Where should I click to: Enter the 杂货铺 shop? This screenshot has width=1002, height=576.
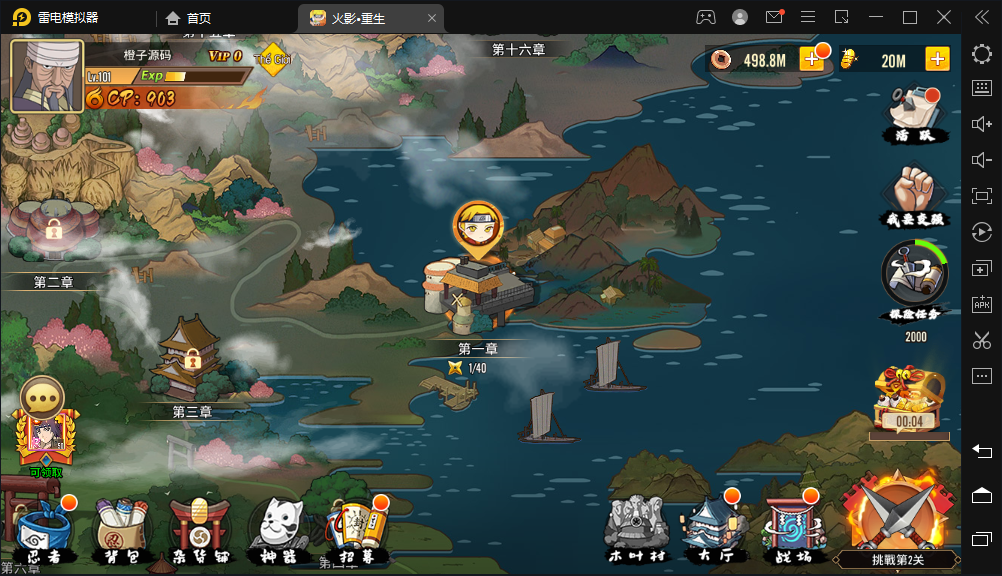pyautogui.click(x=199, y=530)
